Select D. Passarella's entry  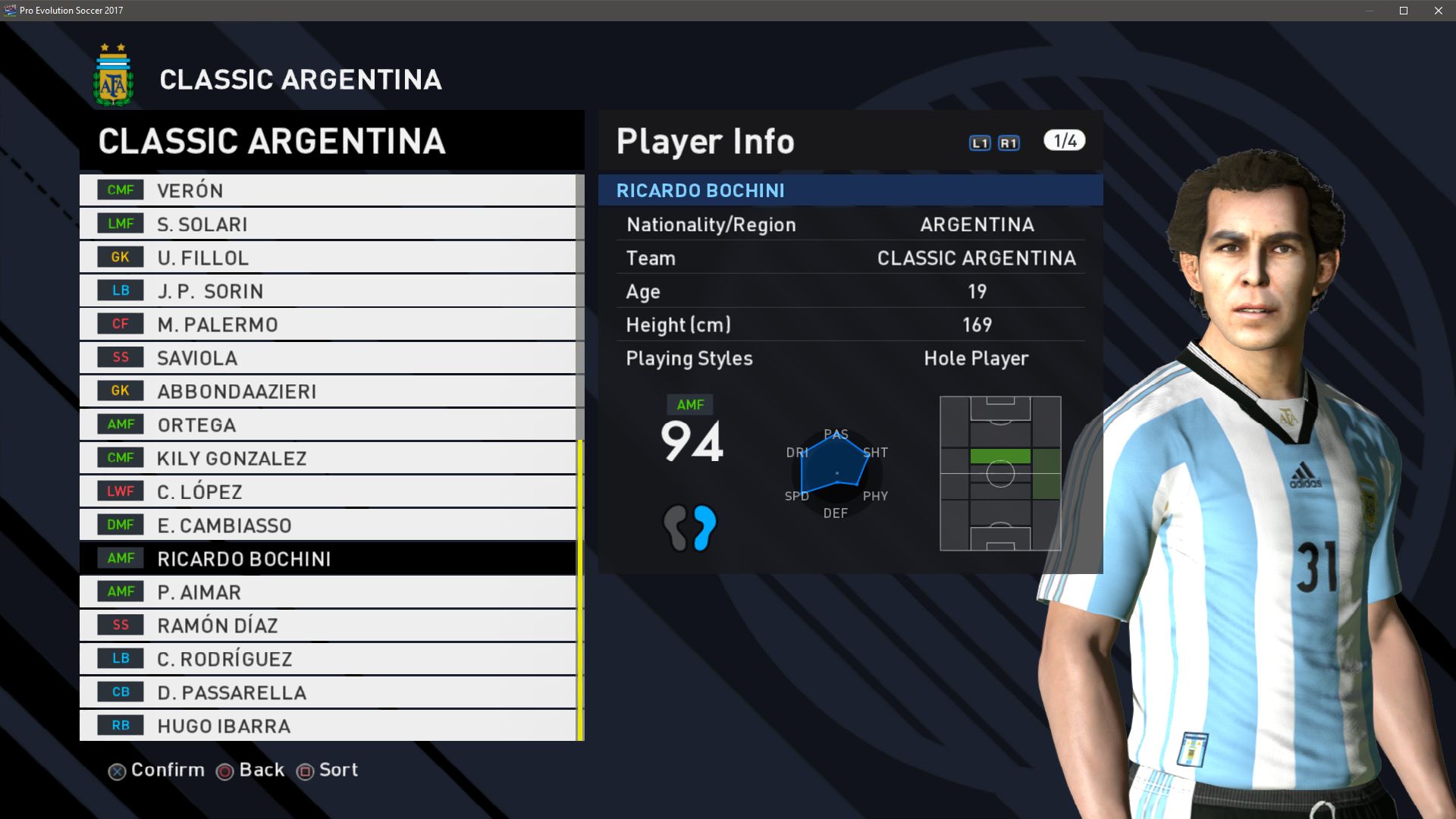tap(328, 692)
